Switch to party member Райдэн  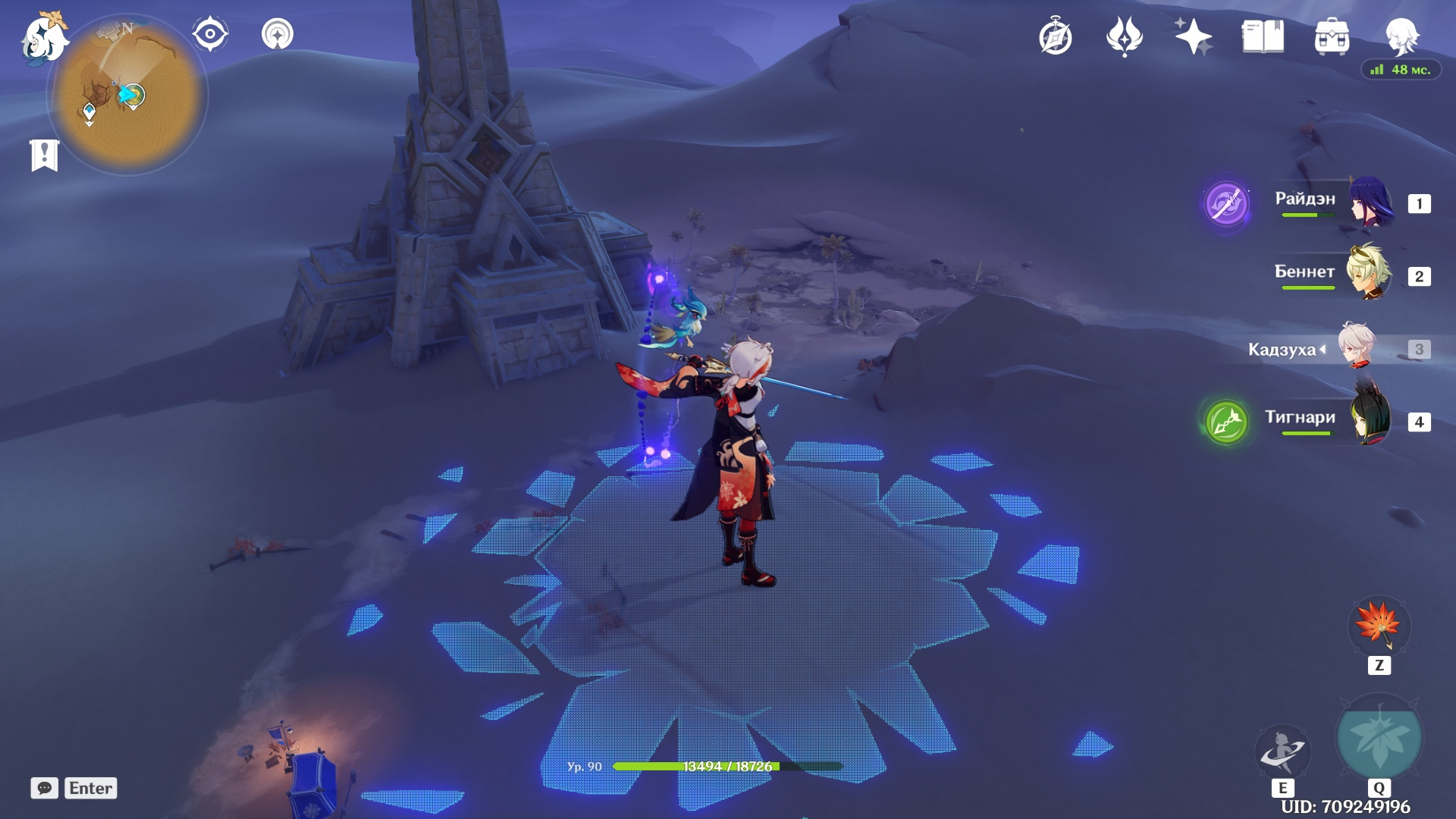click(x=1335, y=202)
